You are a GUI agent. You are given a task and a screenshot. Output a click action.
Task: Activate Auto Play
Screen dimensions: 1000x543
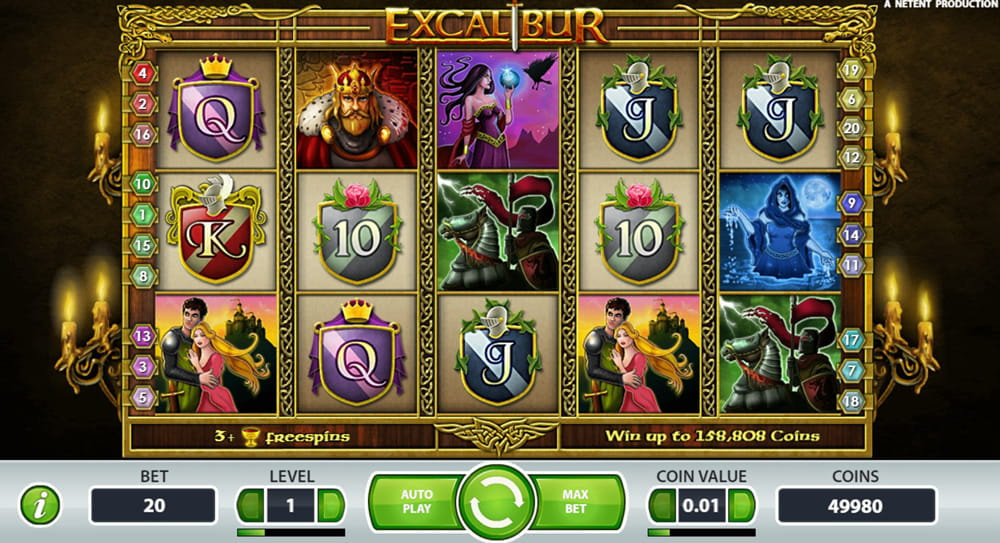pos(416,502)
